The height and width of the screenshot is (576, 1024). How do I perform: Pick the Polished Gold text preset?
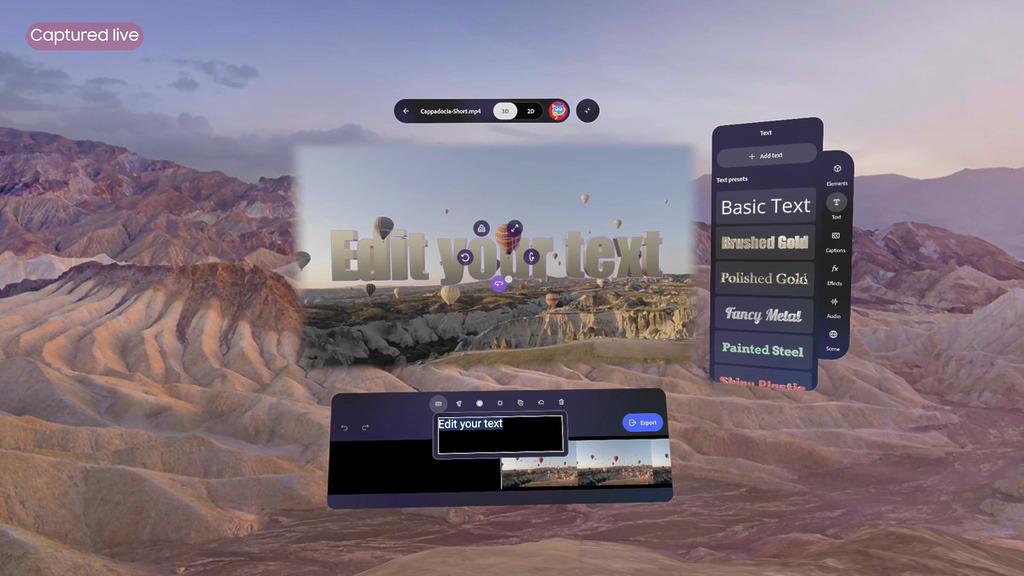766,278
